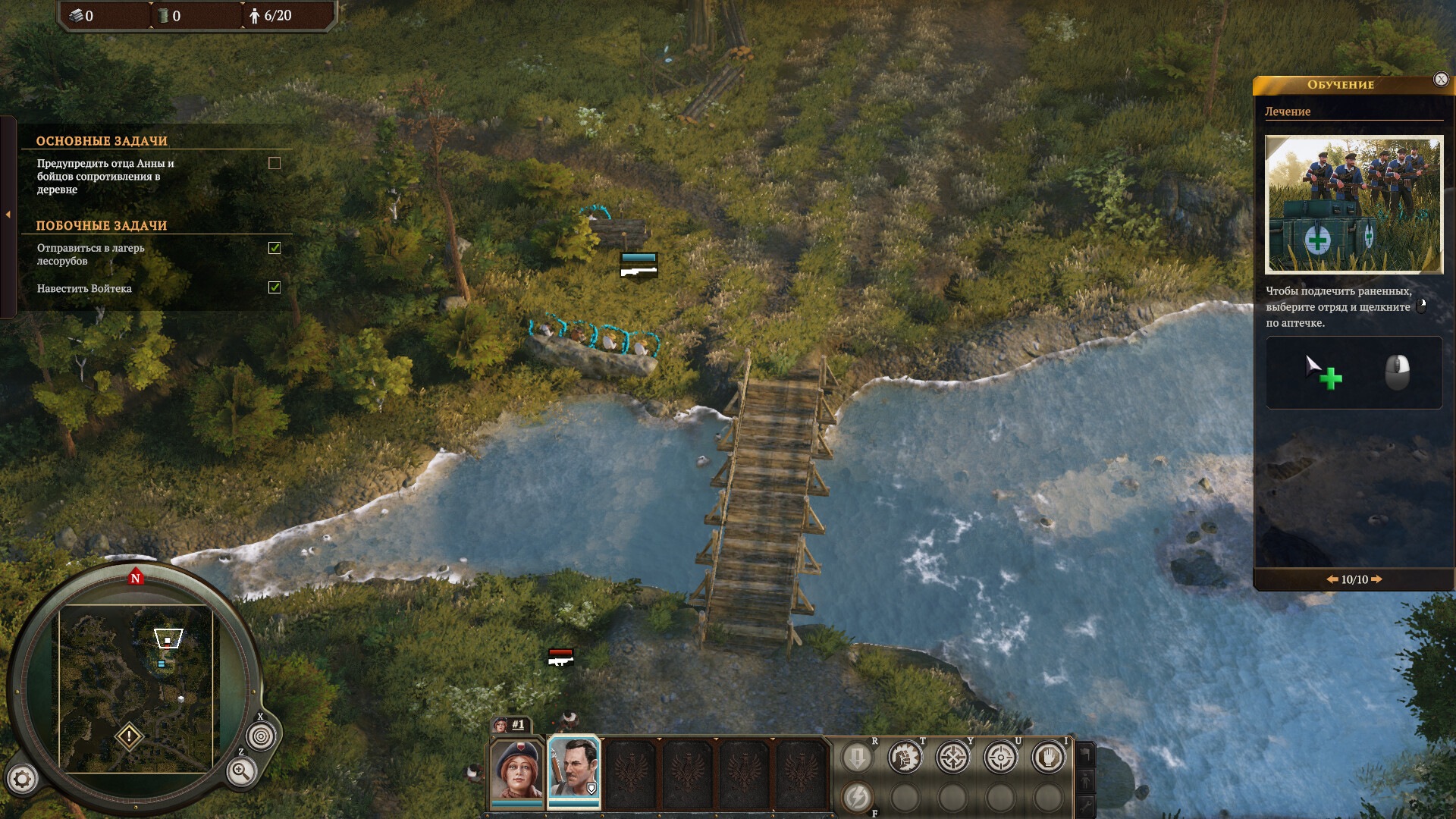The image size is (1456, 819).
Task: Activate the target reticle command
Action: pyautogui.click(x=1001, y=757)
